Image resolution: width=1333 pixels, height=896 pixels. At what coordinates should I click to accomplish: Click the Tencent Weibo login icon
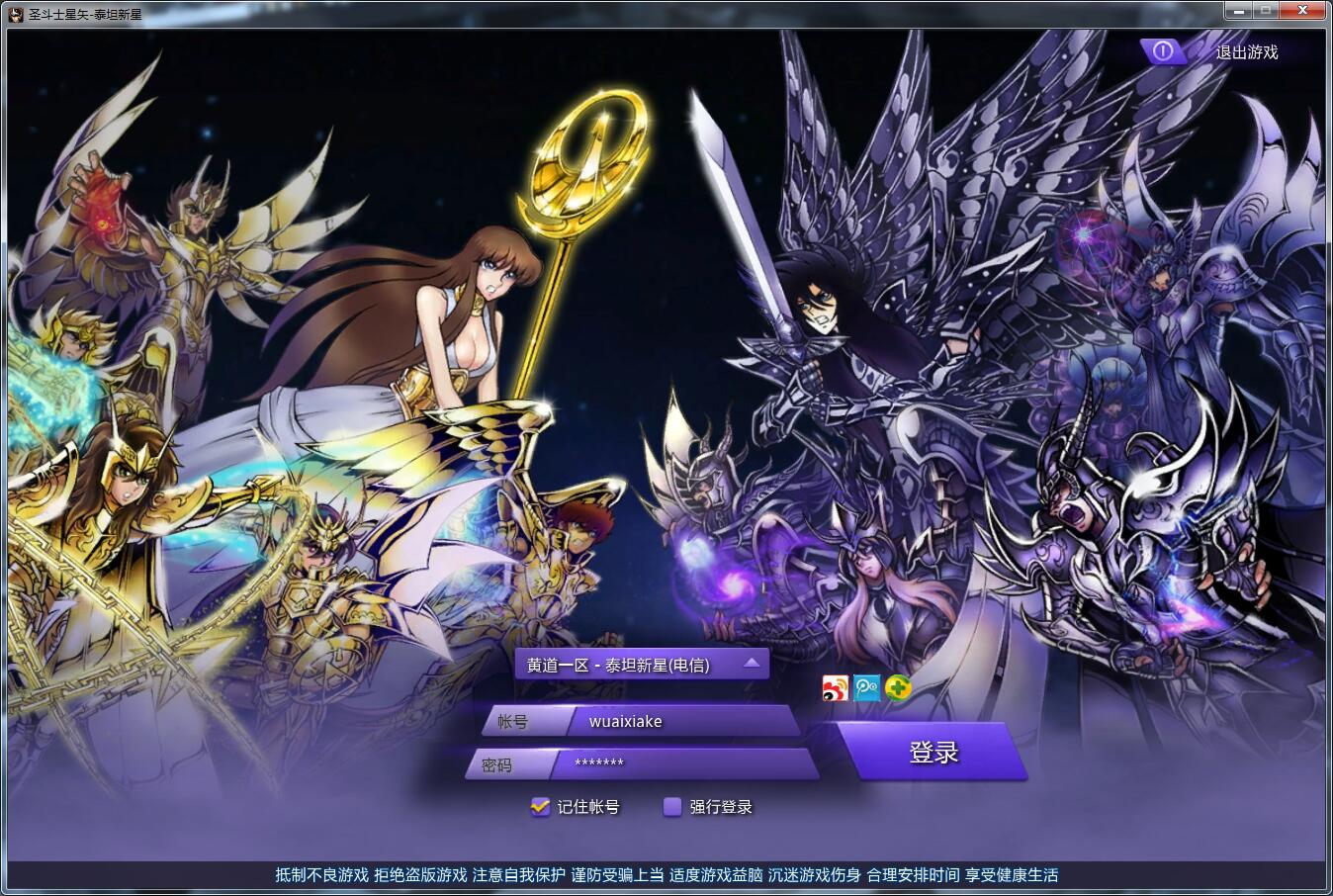tap(866, 688)
